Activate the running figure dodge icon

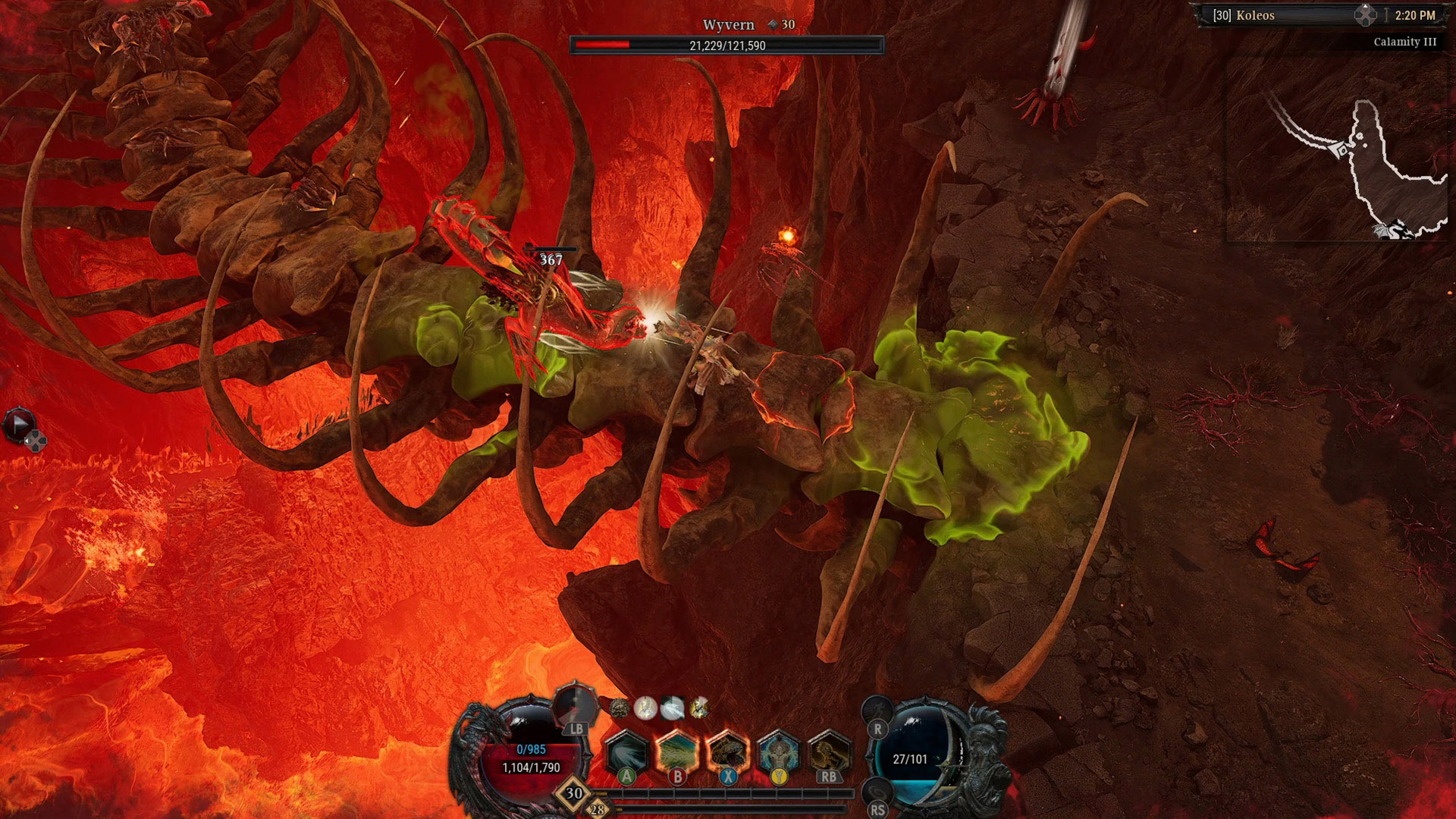tap(877, 712)
